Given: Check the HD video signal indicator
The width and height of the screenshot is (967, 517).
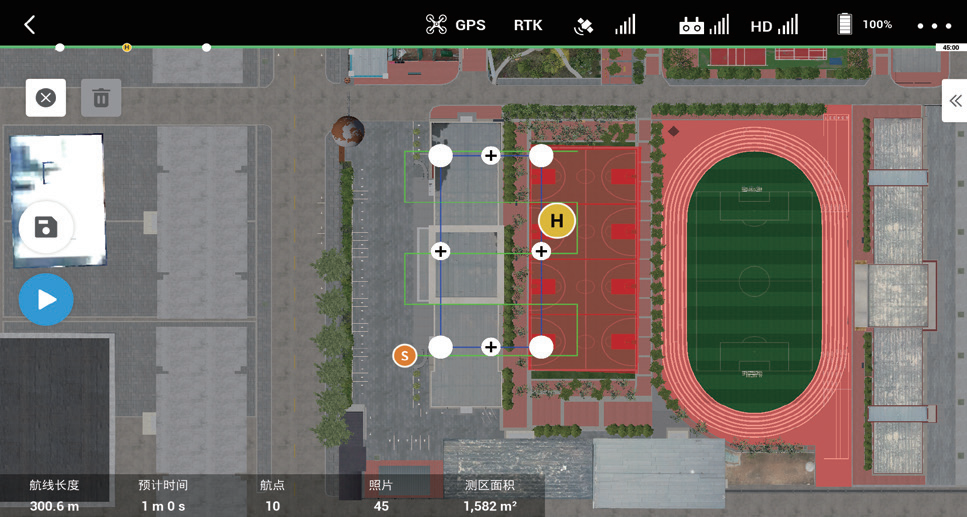Looking at the screenshot, I should [x=774, y=25].
